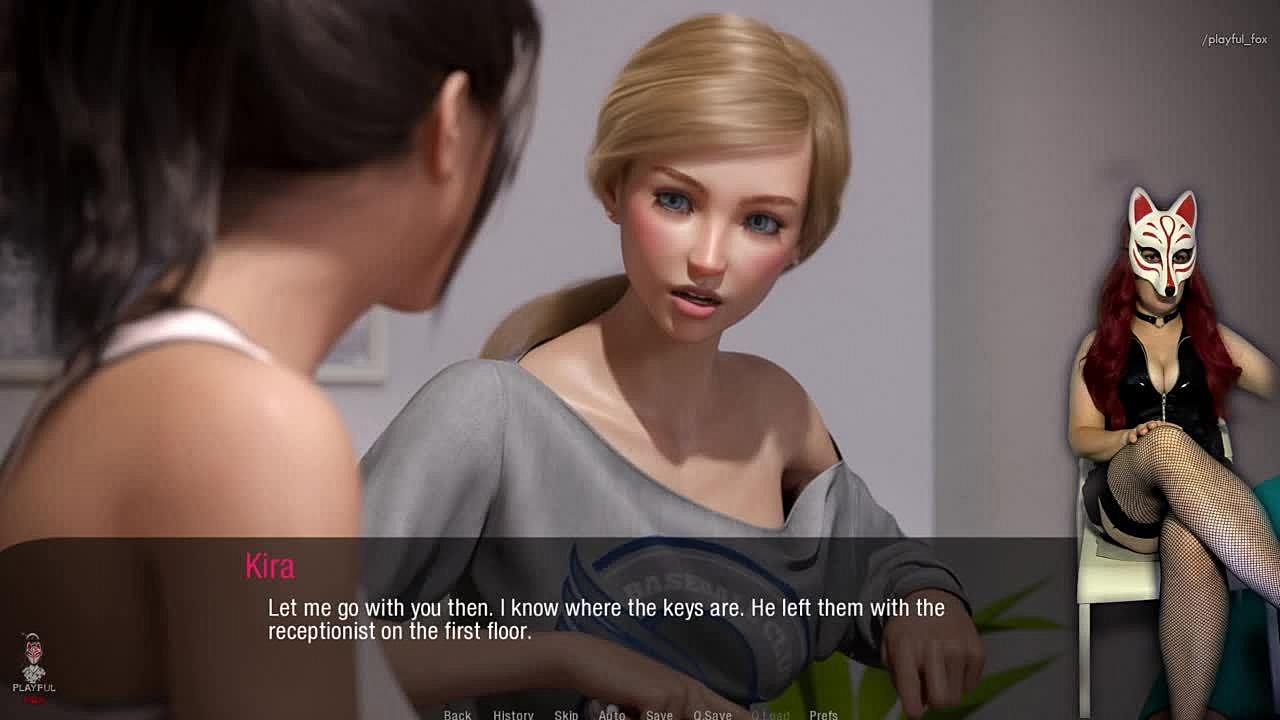Activate the Skip button
The image size is (1280, 720).
tap(566, 714)
